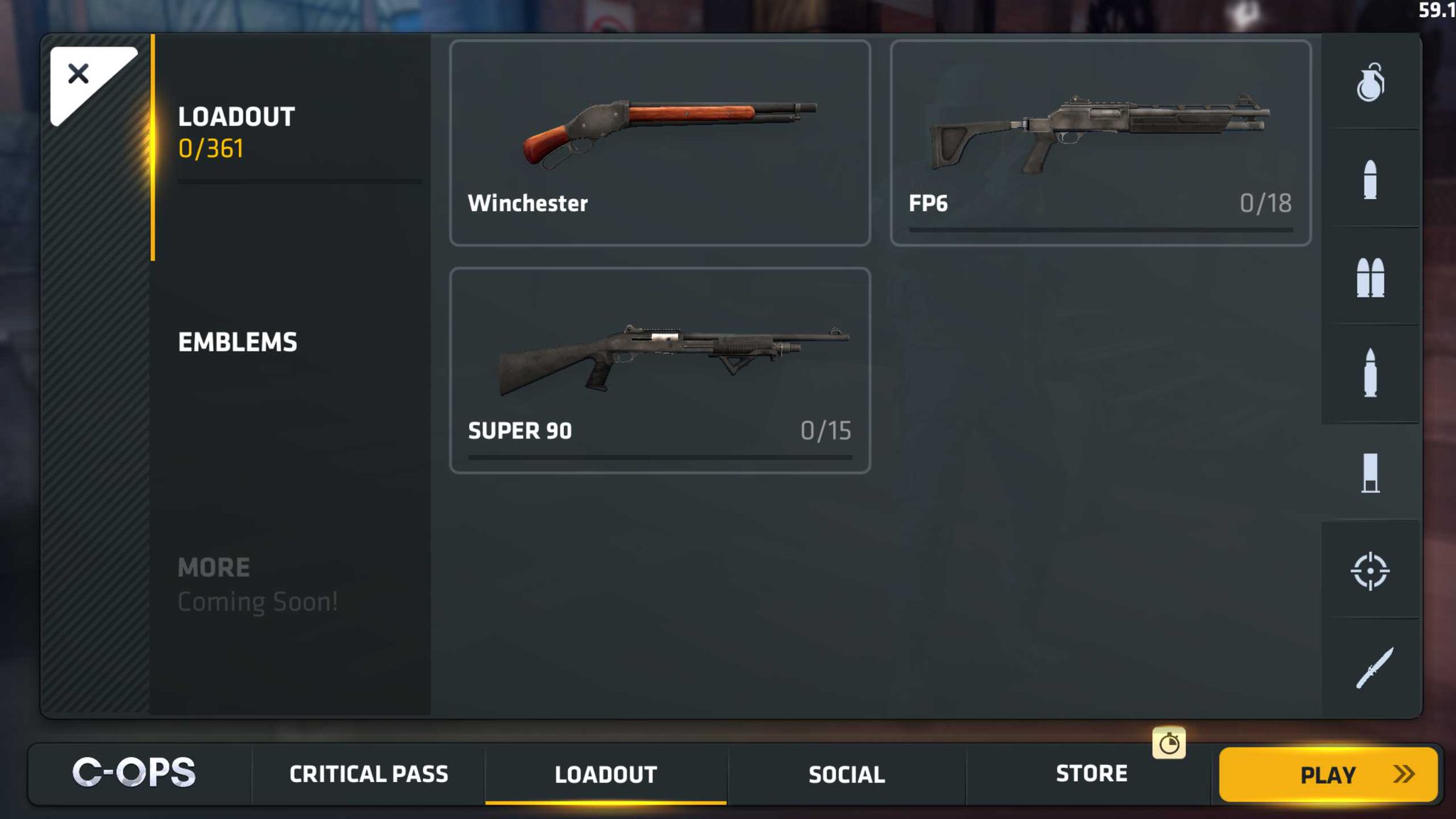Image resolution: width=1456 pixels, height=819 pixels.
Task: Switch to the Critical Pass tab
Action: coord(368,774)
